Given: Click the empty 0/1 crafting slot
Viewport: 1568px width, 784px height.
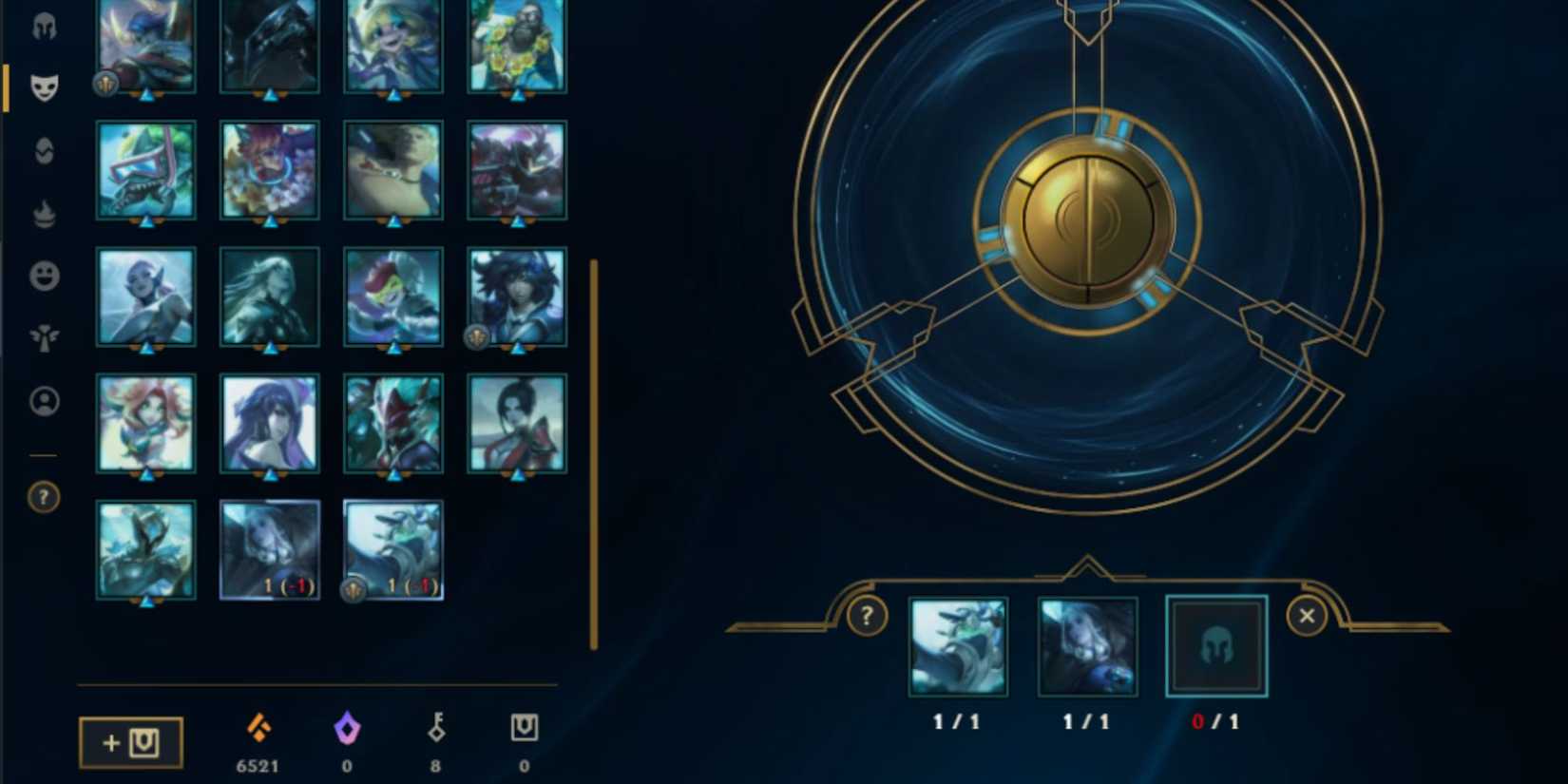Looking at the screenshot, I should (x=1217, y=645).
